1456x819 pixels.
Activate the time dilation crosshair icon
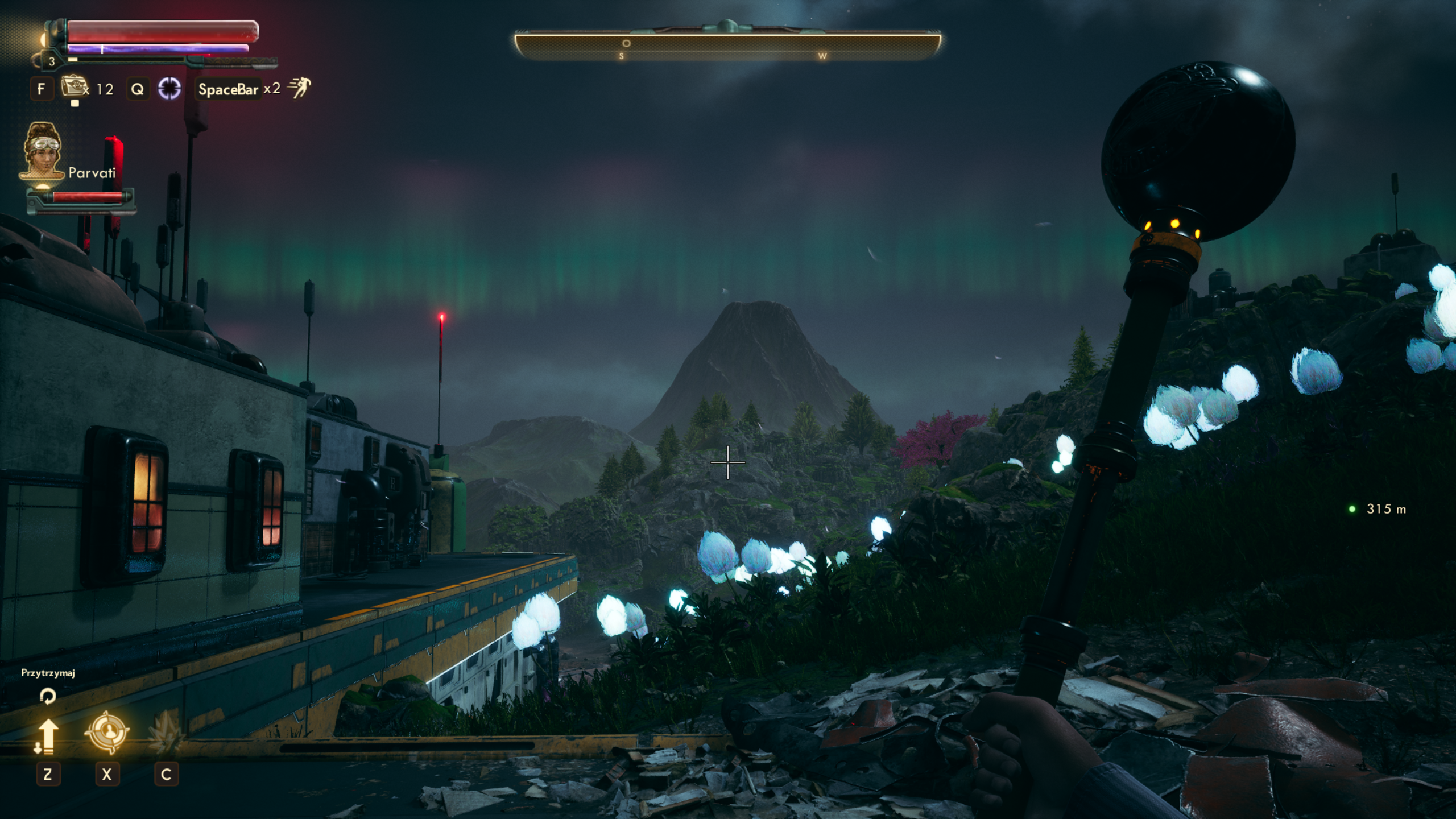point(169,88)
